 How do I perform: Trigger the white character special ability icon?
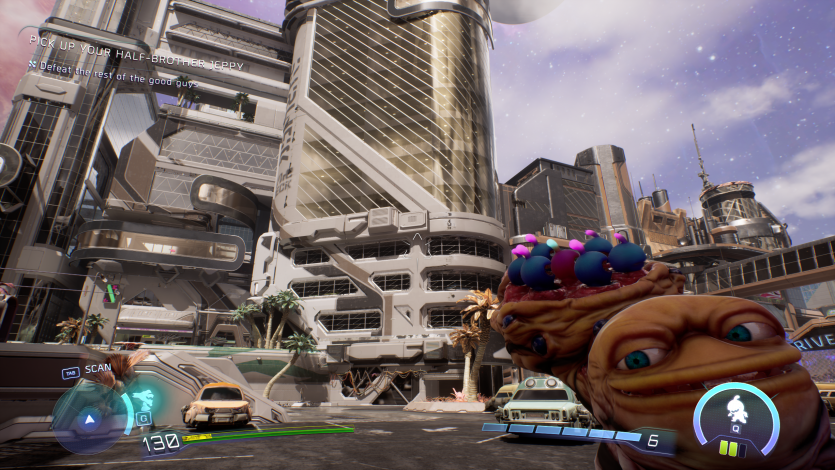click(736, 410)
